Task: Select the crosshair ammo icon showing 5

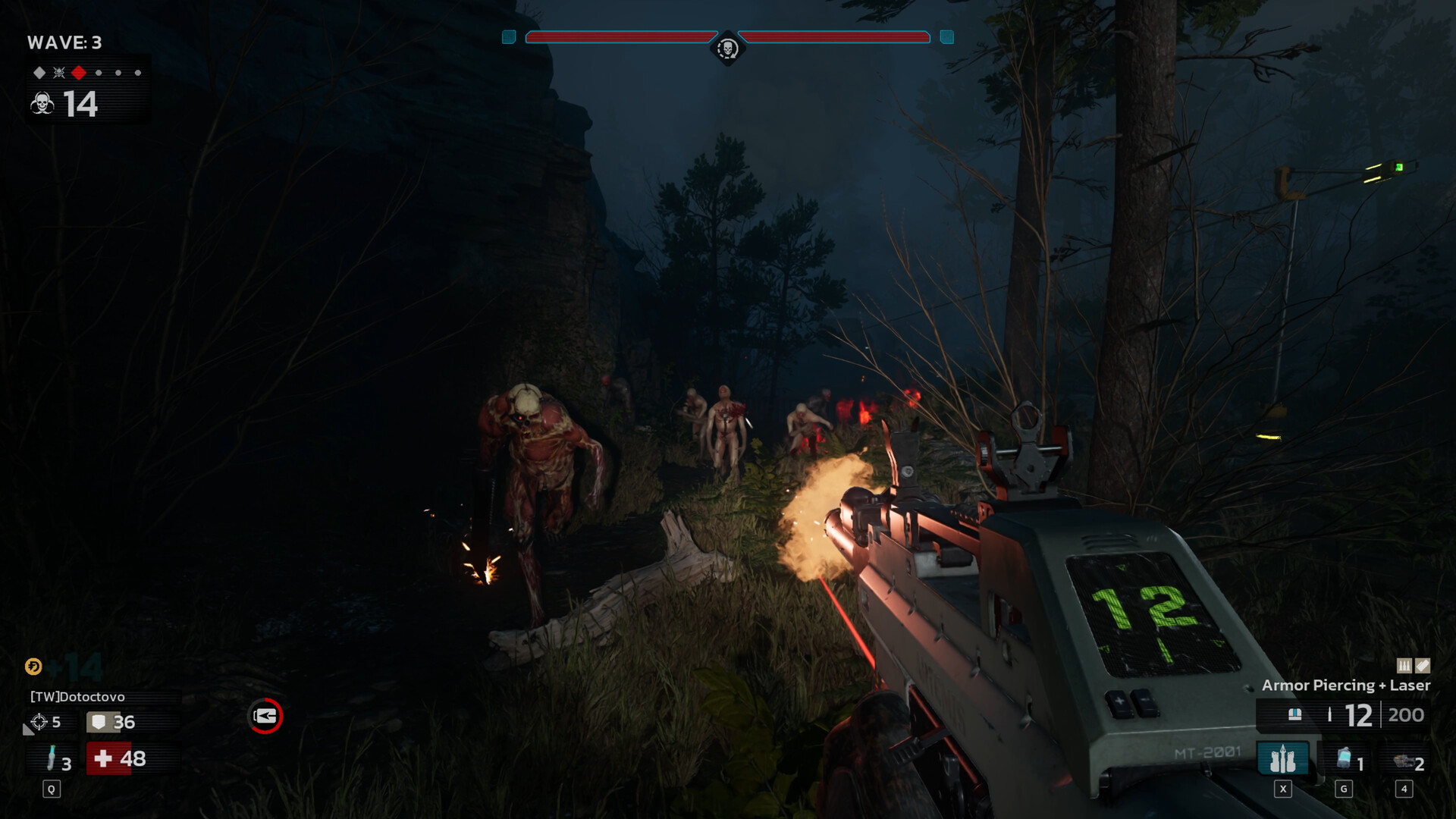Action: point(38,721)
